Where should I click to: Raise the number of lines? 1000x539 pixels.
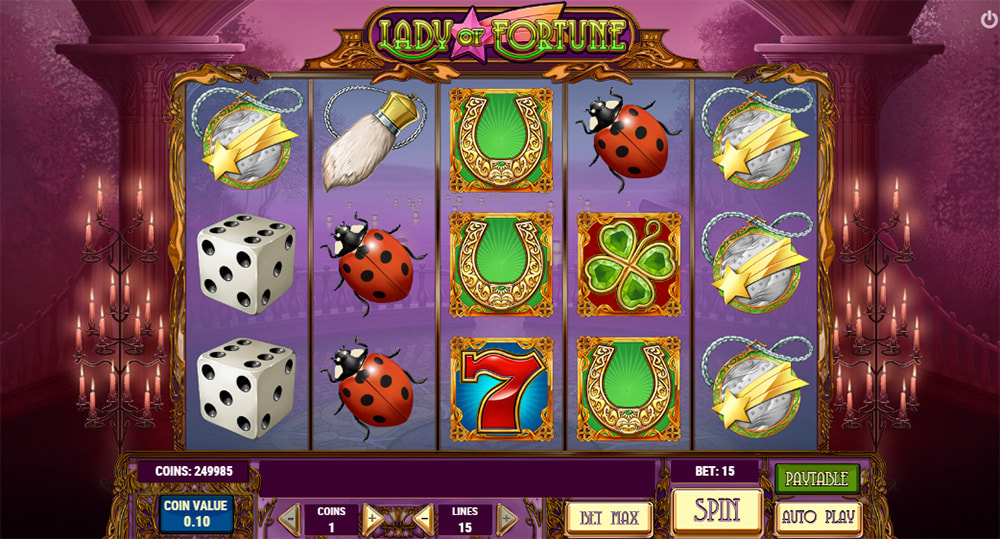pyautogui.click(x=507, y=519)
